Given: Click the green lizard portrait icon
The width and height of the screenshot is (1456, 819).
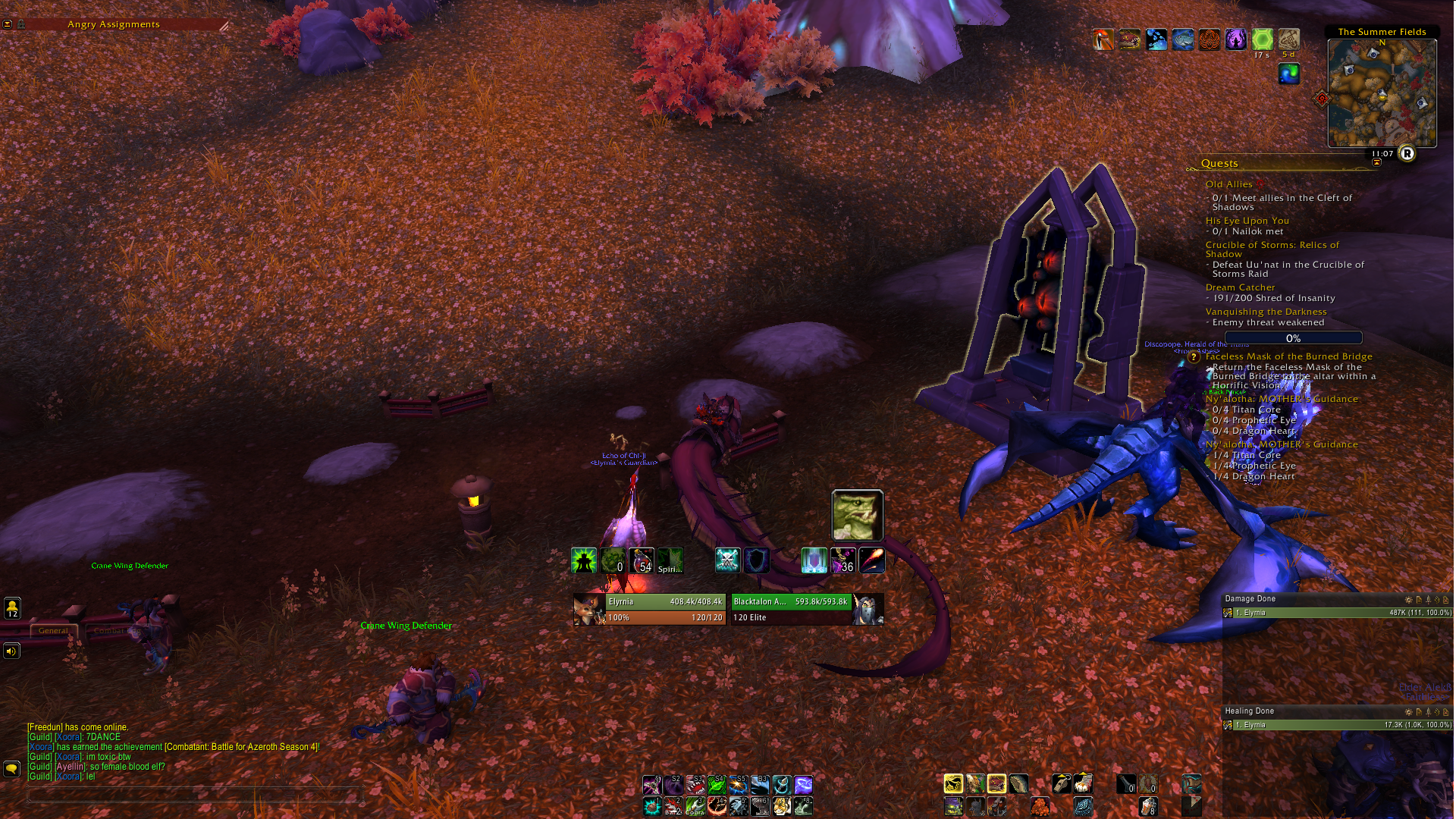Looking at the screenshot, I should point(857,515).
